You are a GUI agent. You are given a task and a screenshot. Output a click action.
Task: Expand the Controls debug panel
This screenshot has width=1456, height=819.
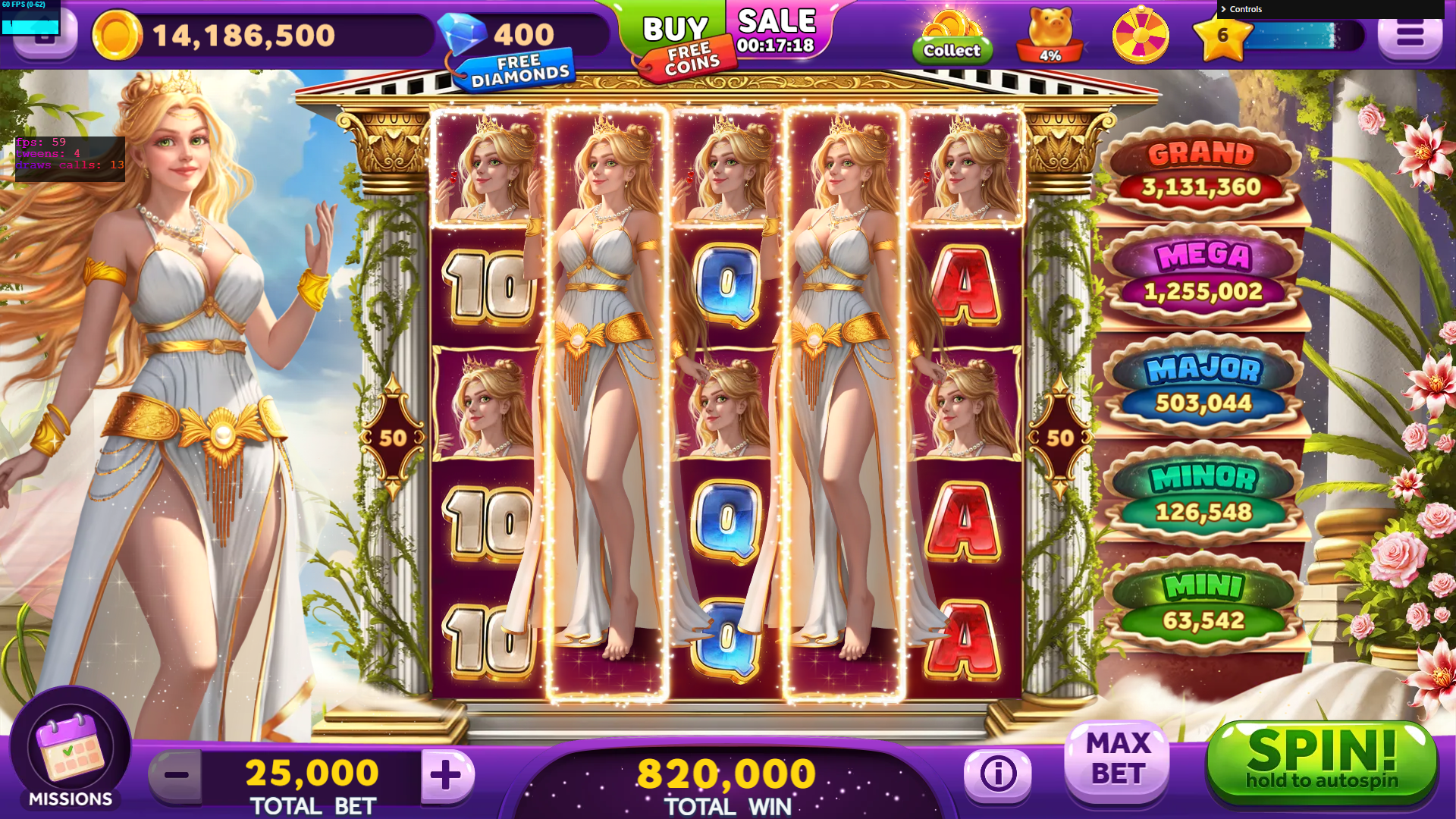pyautogui.click(x=1245, y=9)
